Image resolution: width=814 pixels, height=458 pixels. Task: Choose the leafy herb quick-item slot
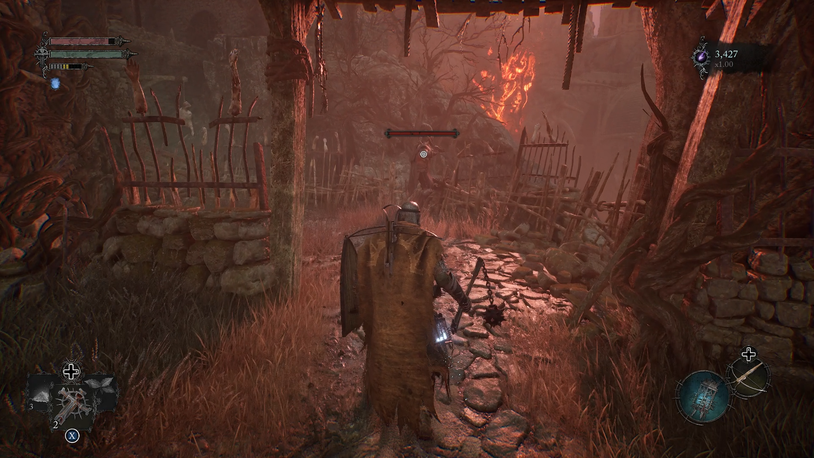click(x=102, y=388)
